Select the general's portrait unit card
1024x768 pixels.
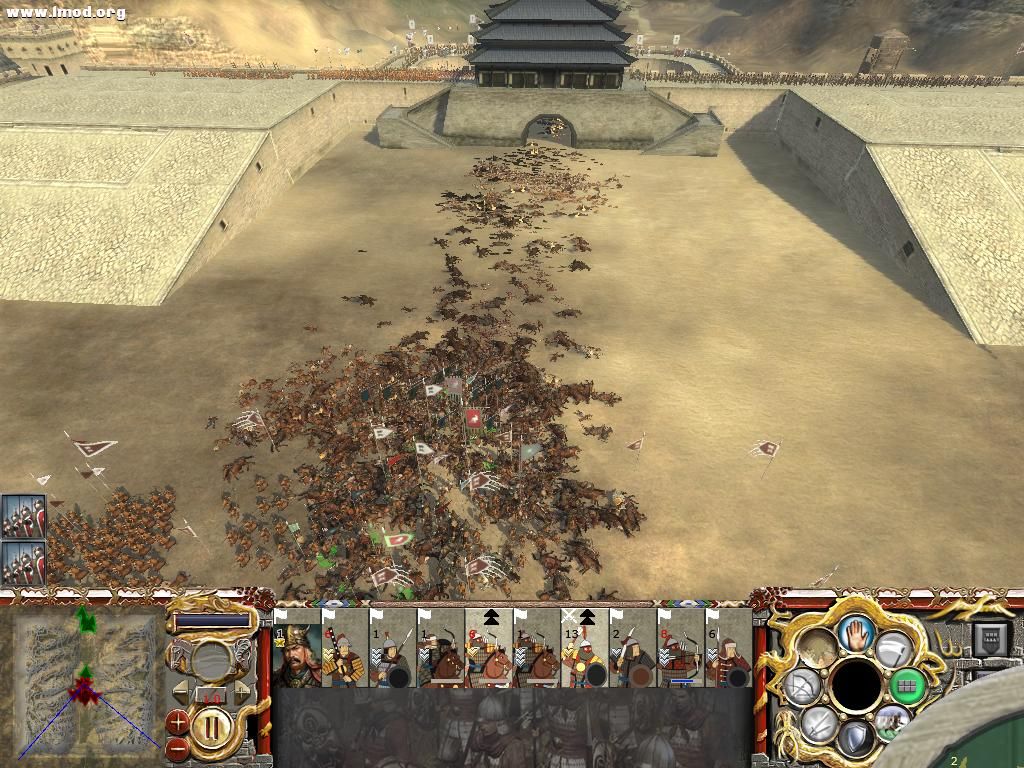[x=296, y=654]
